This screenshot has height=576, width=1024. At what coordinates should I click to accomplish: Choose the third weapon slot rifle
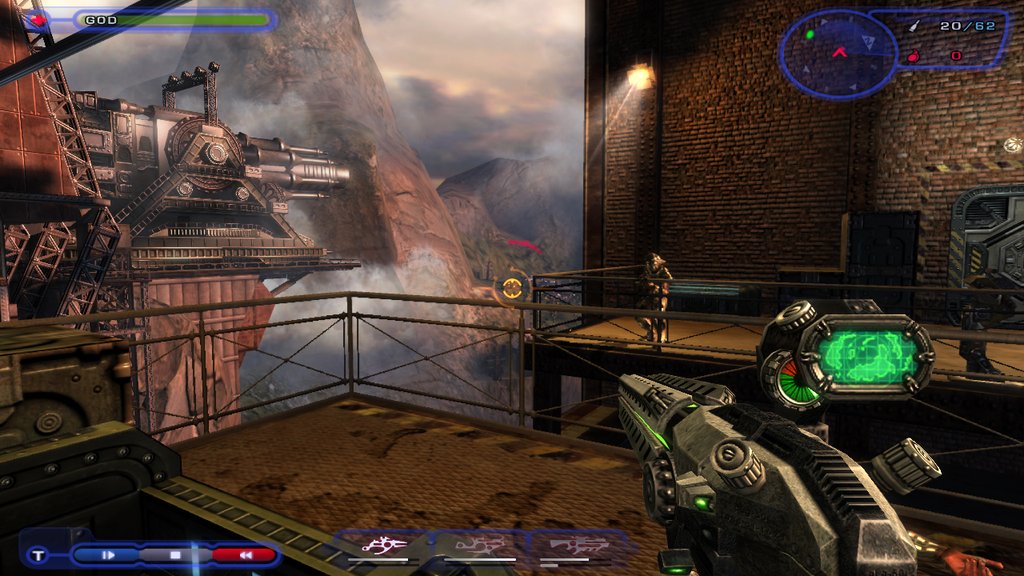[575, 546]
